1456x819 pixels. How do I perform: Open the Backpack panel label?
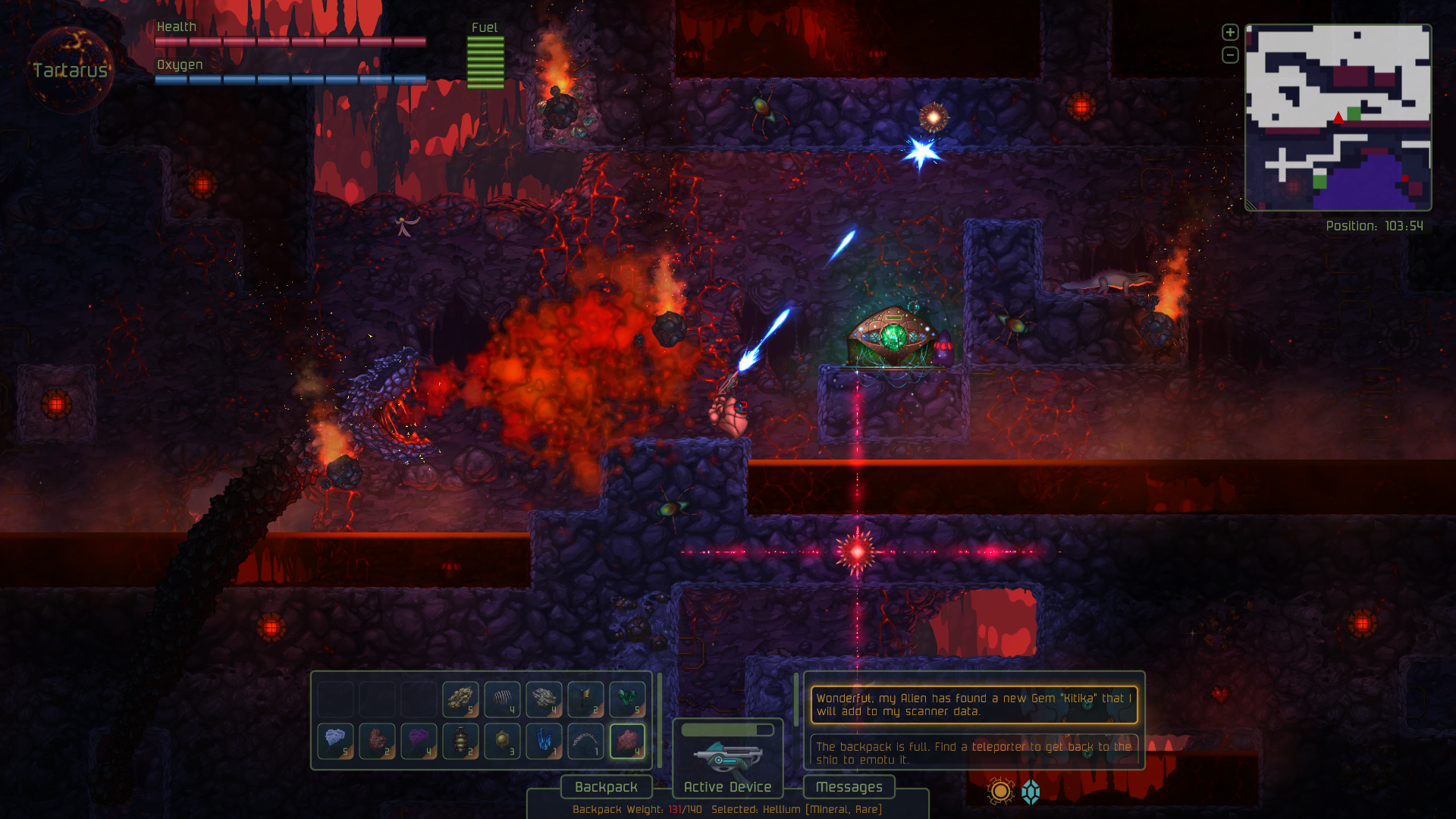606,787
